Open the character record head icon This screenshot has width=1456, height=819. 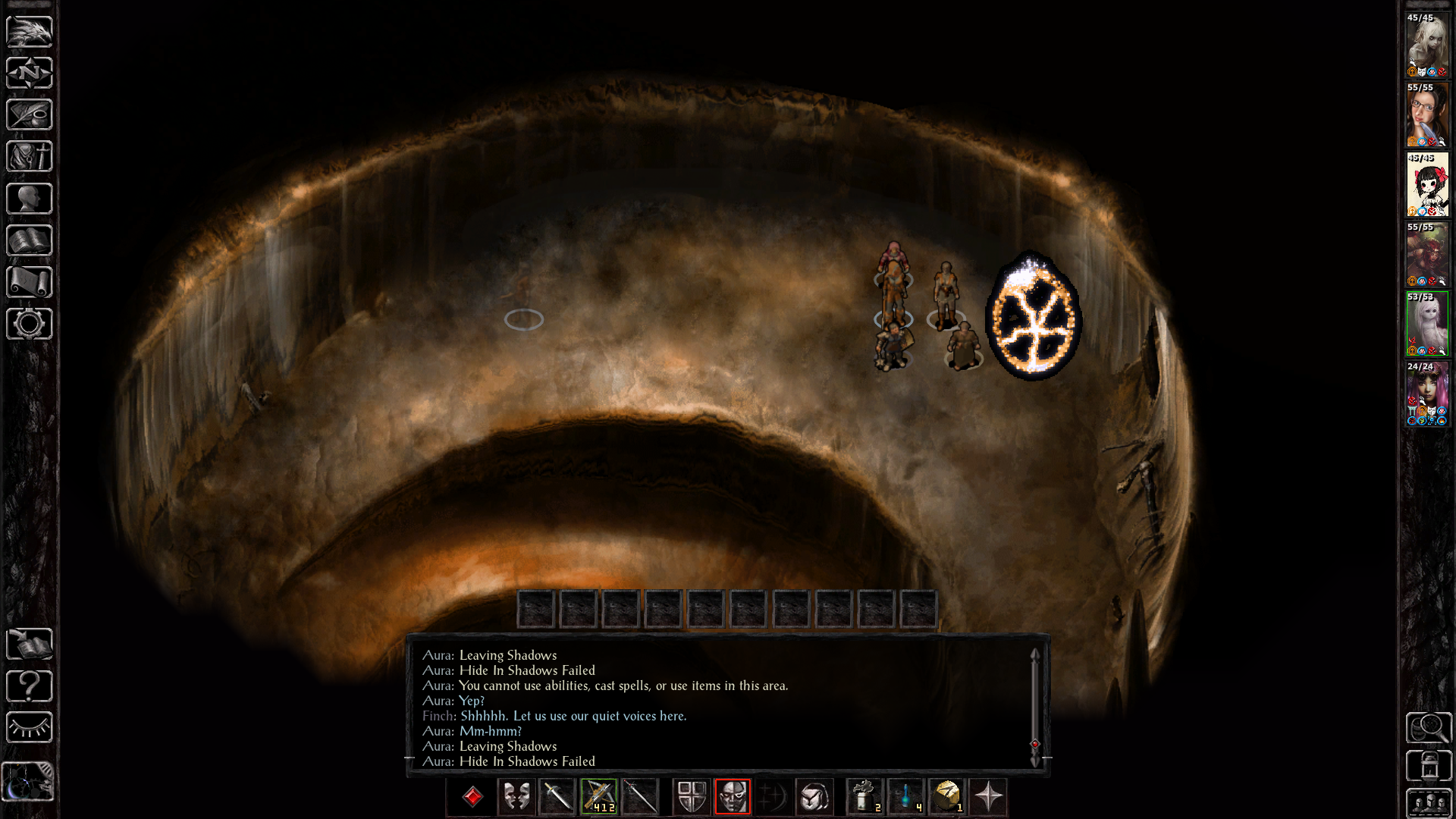(x=30, y=199)
